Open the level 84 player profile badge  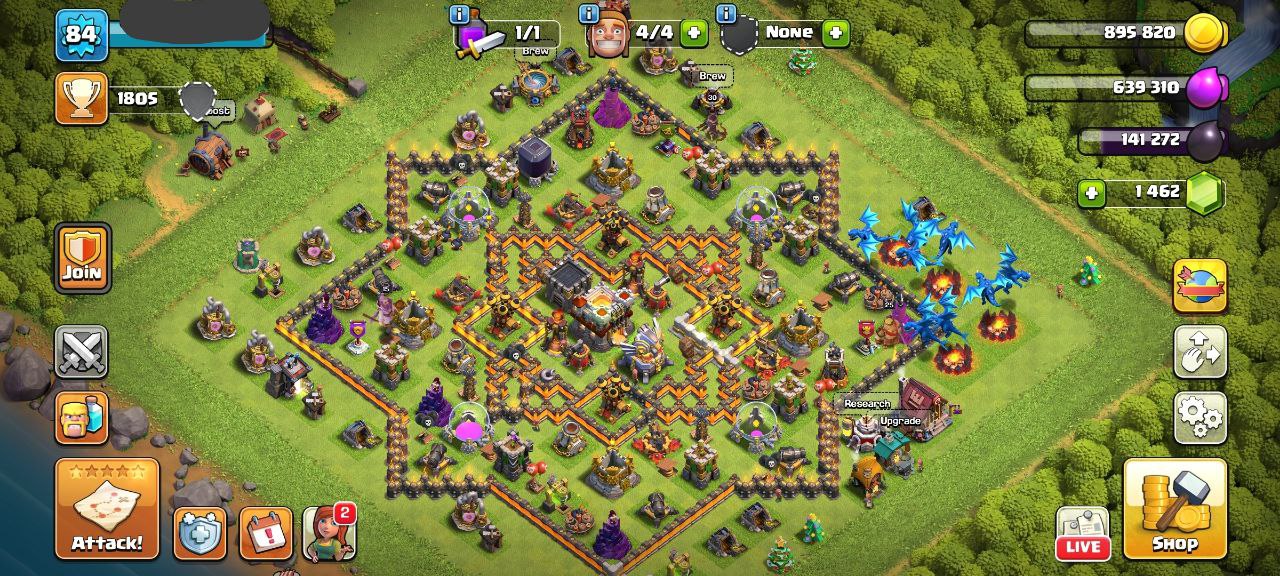pos(81,35)
